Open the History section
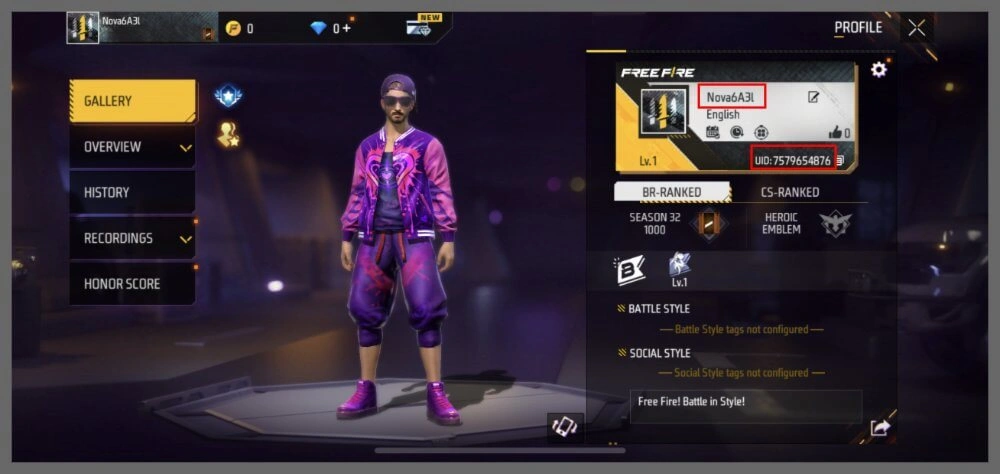 (x=132, y=193)
